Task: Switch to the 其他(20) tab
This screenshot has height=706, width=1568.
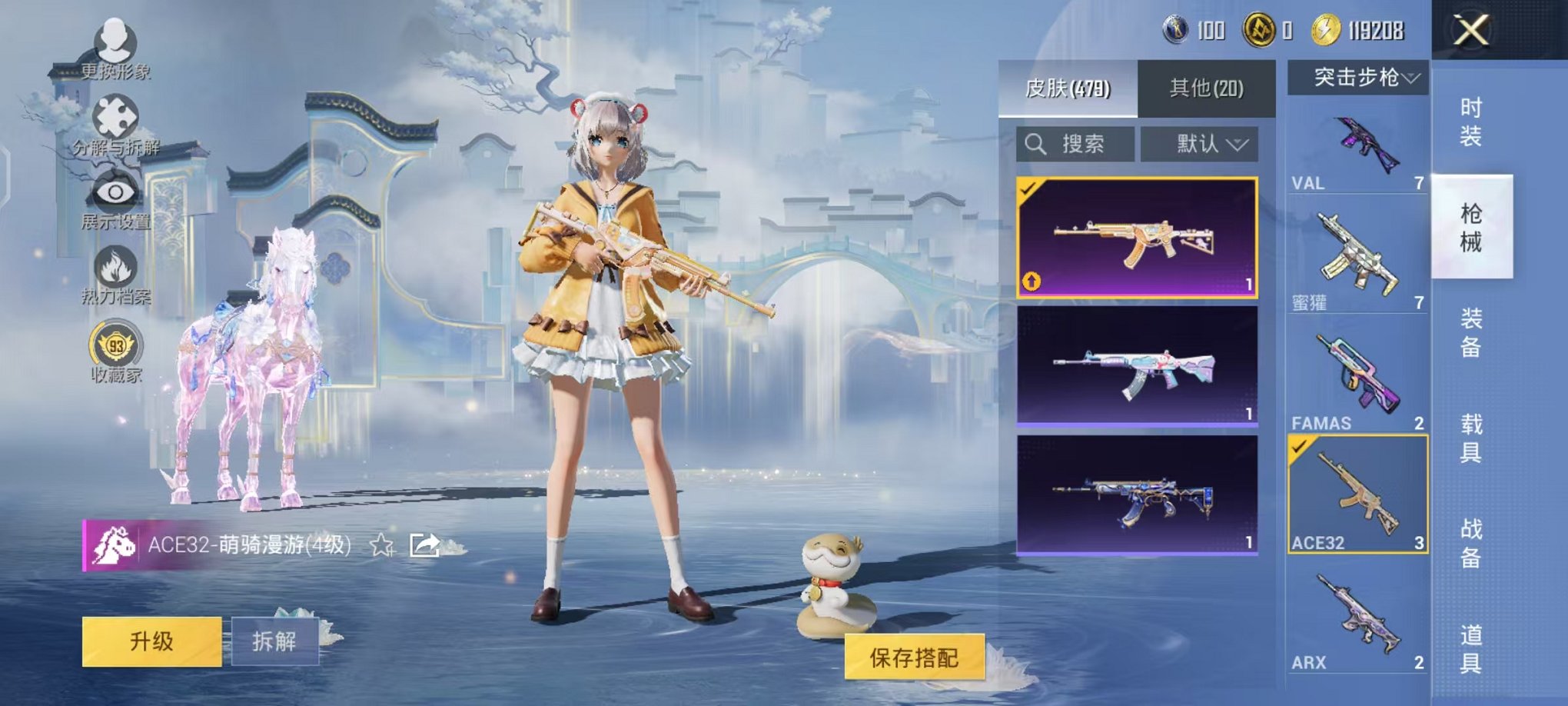Action: click(1208, 87)
